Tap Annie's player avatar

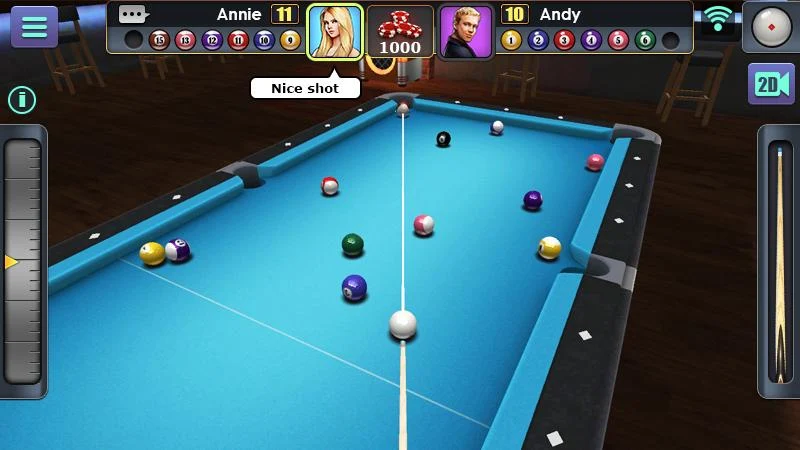pos(335,32)
